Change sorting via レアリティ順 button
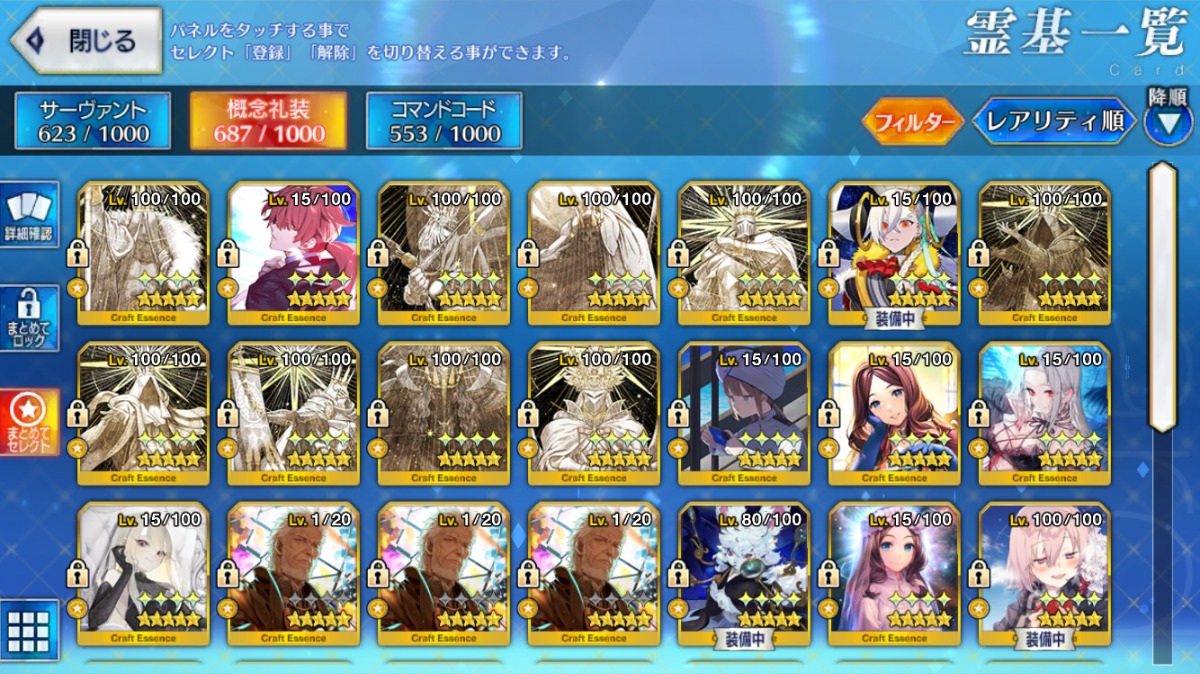This screenshot has width=1200, height=674. click(1054, 122)
